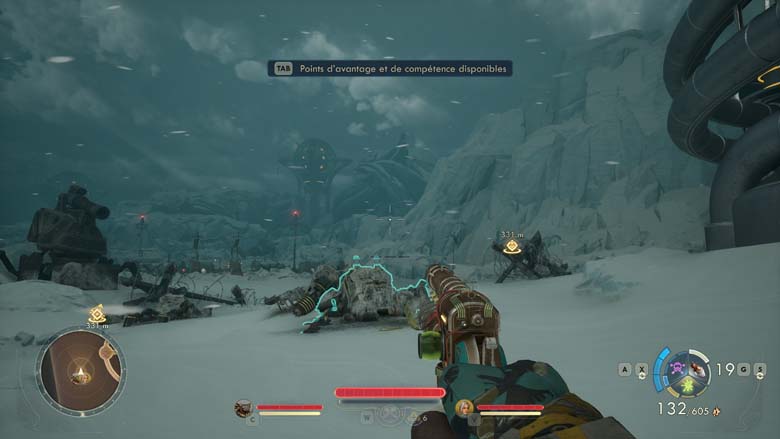Pick the green splash weapon slot
This screenshot has height=439, width=780.
point(686,386)
